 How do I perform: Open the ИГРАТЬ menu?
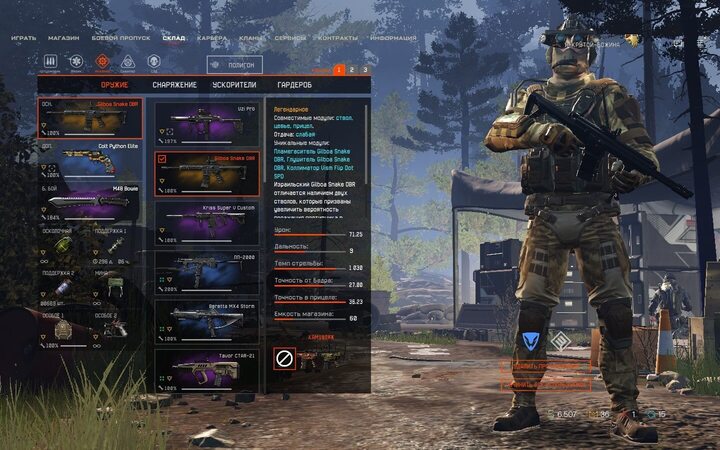tap(23, 38)
